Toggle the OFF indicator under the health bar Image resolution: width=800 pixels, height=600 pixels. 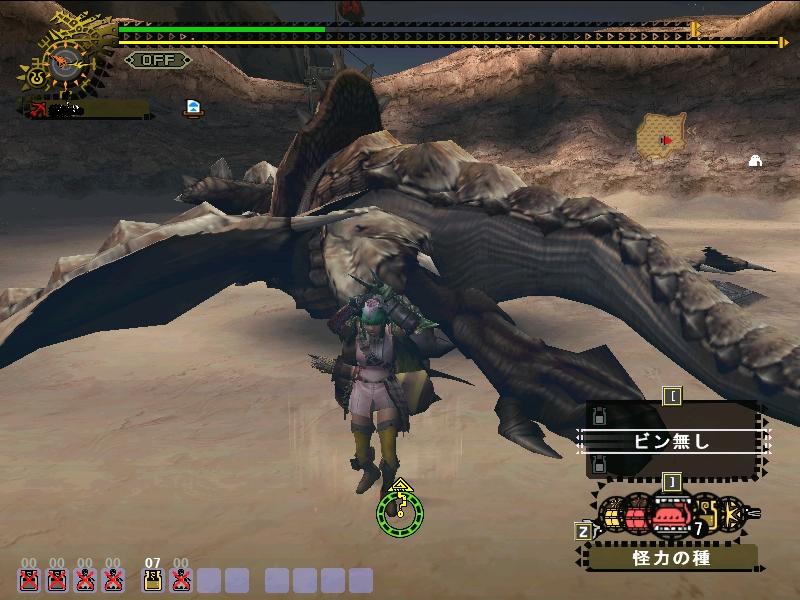tap(157, 59)
